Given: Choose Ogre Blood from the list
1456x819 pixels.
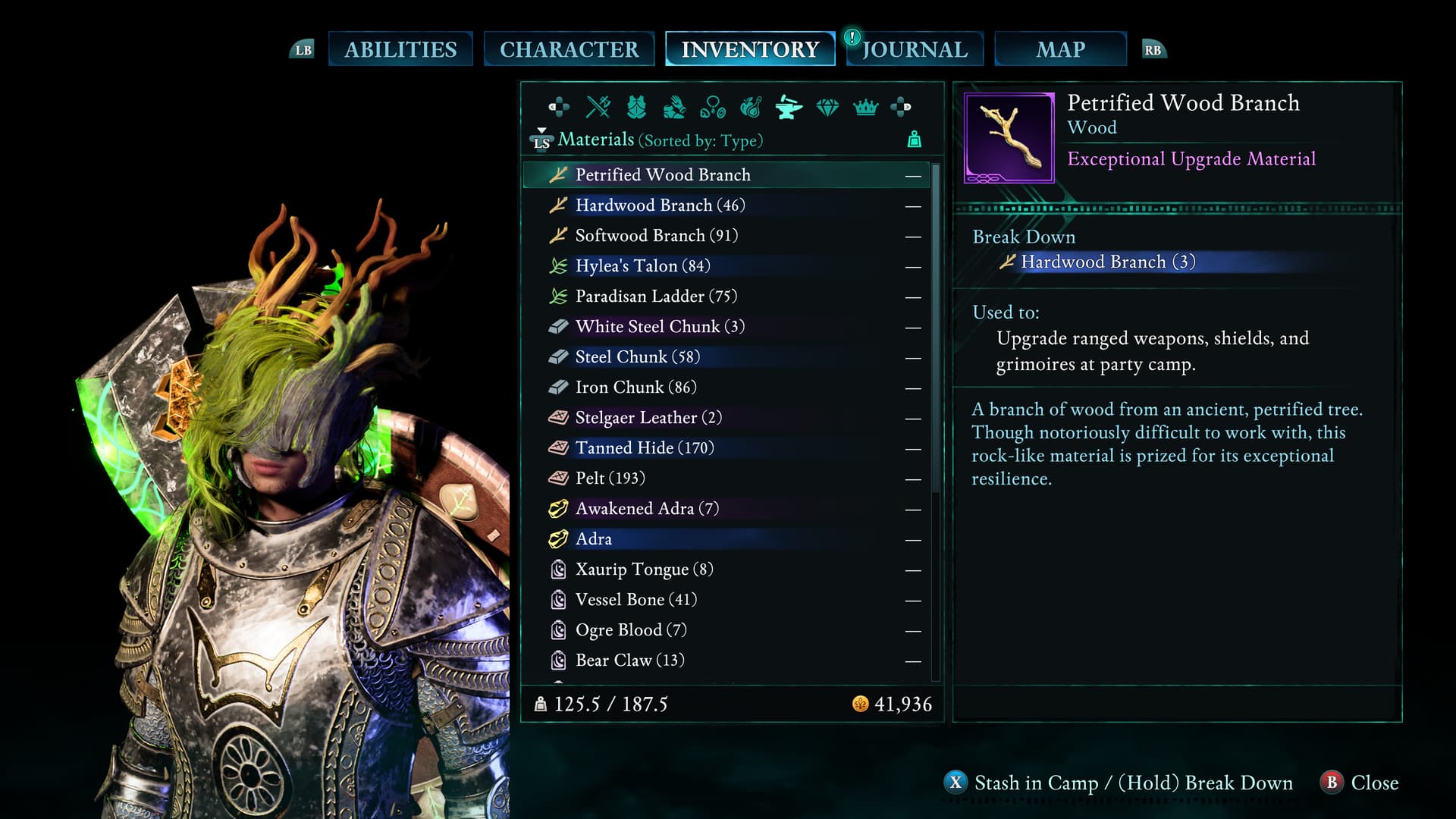Looking at the screenshot, I should (x=631, y=630).
